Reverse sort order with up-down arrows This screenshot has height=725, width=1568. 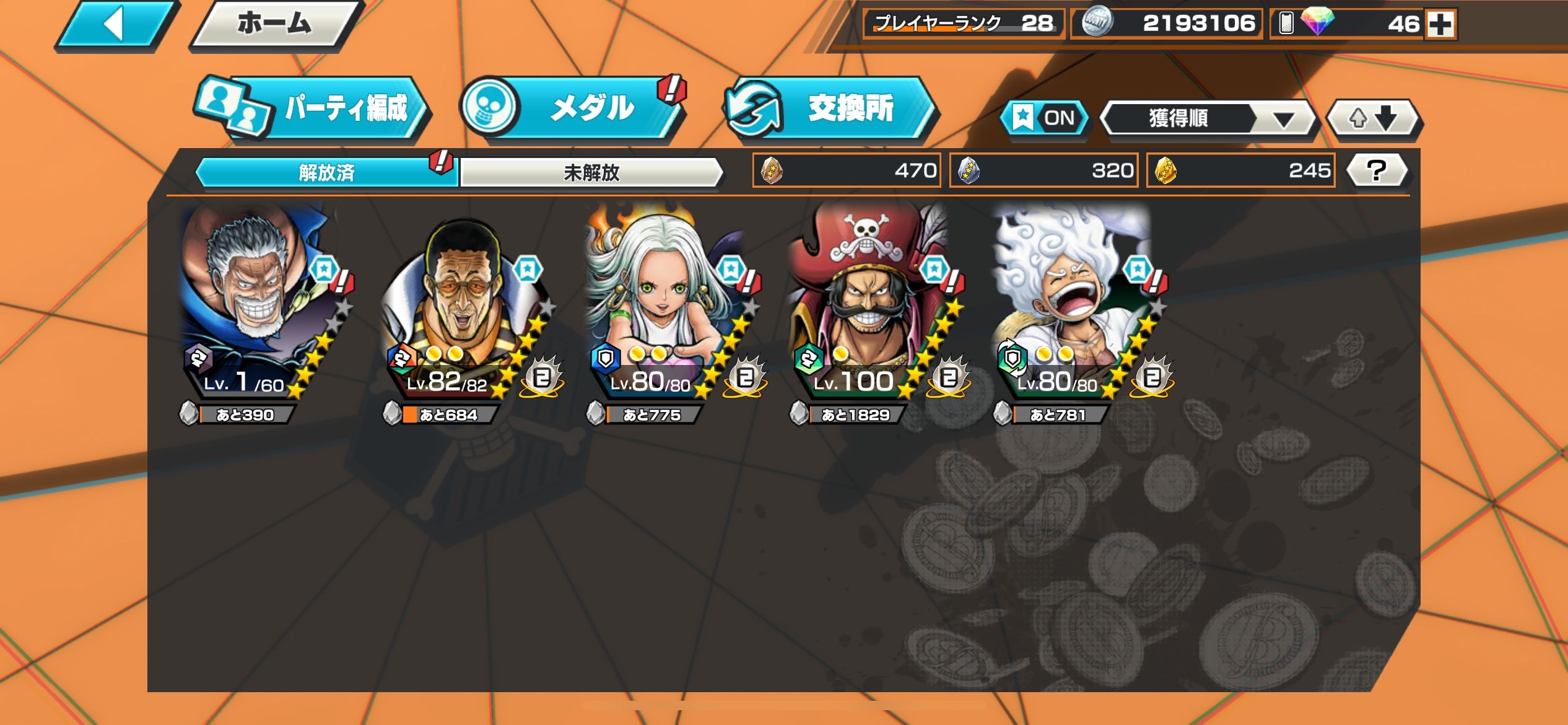coord(1373,118)
